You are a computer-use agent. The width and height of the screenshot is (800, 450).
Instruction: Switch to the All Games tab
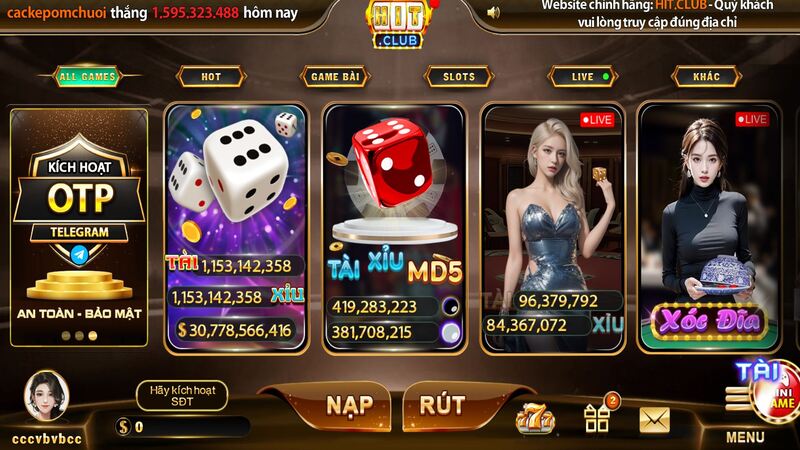(x=87, y=76)
